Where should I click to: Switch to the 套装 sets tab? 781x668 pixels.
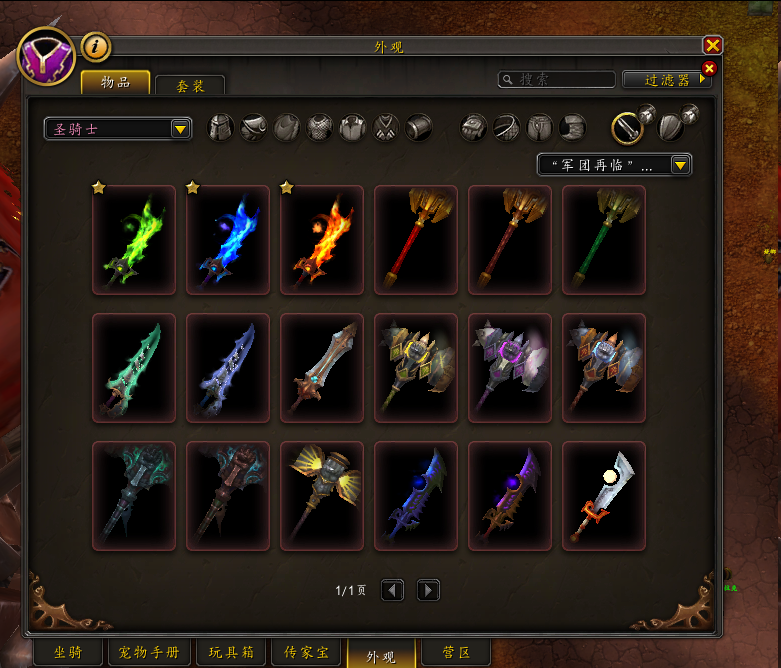(190, 87)
